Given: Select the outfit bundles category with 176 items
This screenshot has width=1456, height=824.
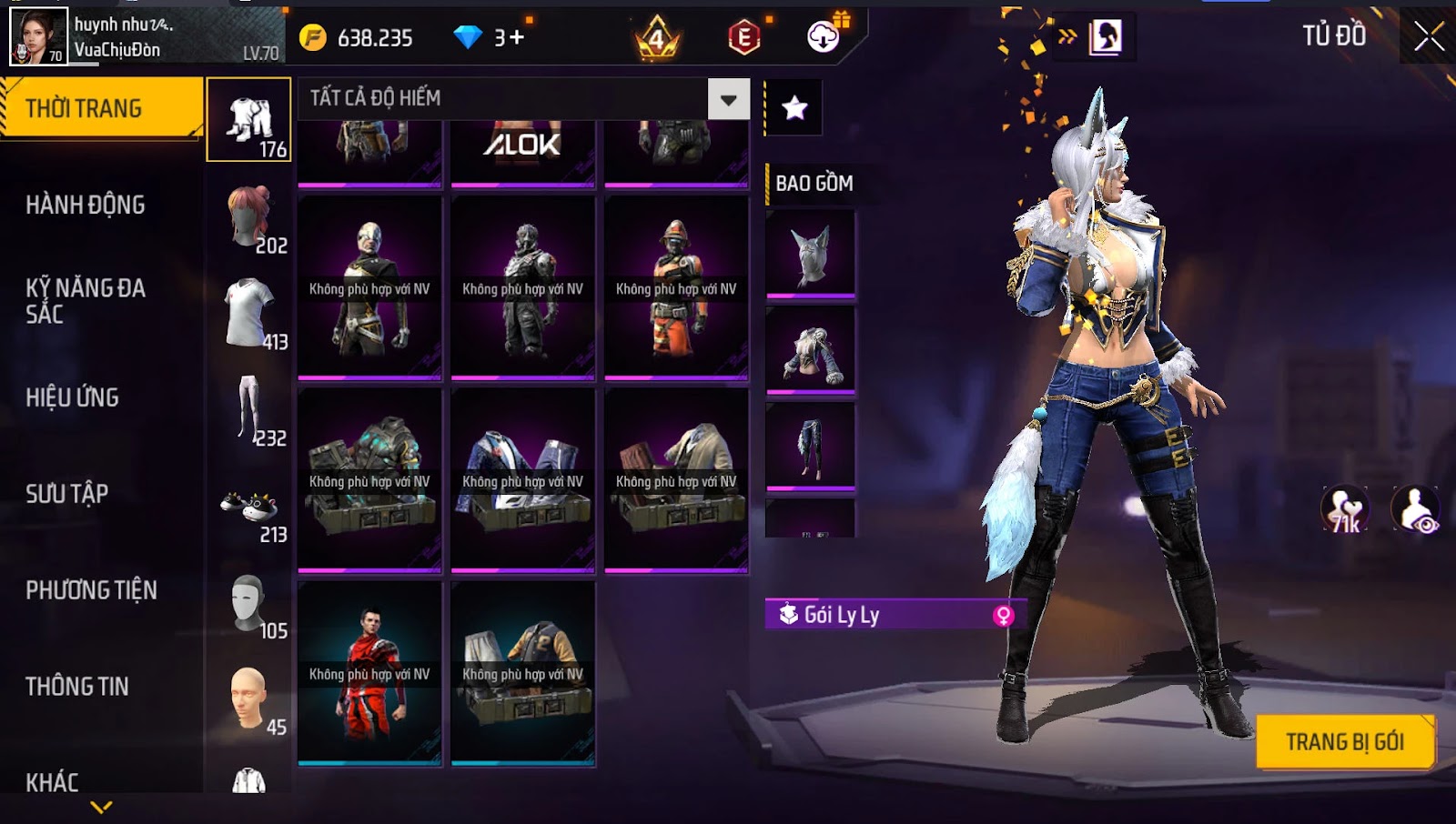Looking at the screenshot, I should tap(249, 120).
